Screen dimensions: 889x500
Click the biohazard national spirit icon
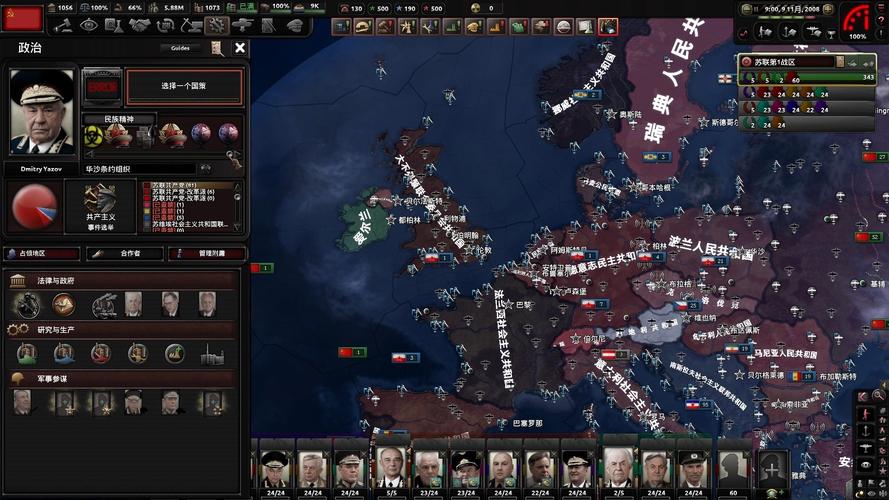93,134
